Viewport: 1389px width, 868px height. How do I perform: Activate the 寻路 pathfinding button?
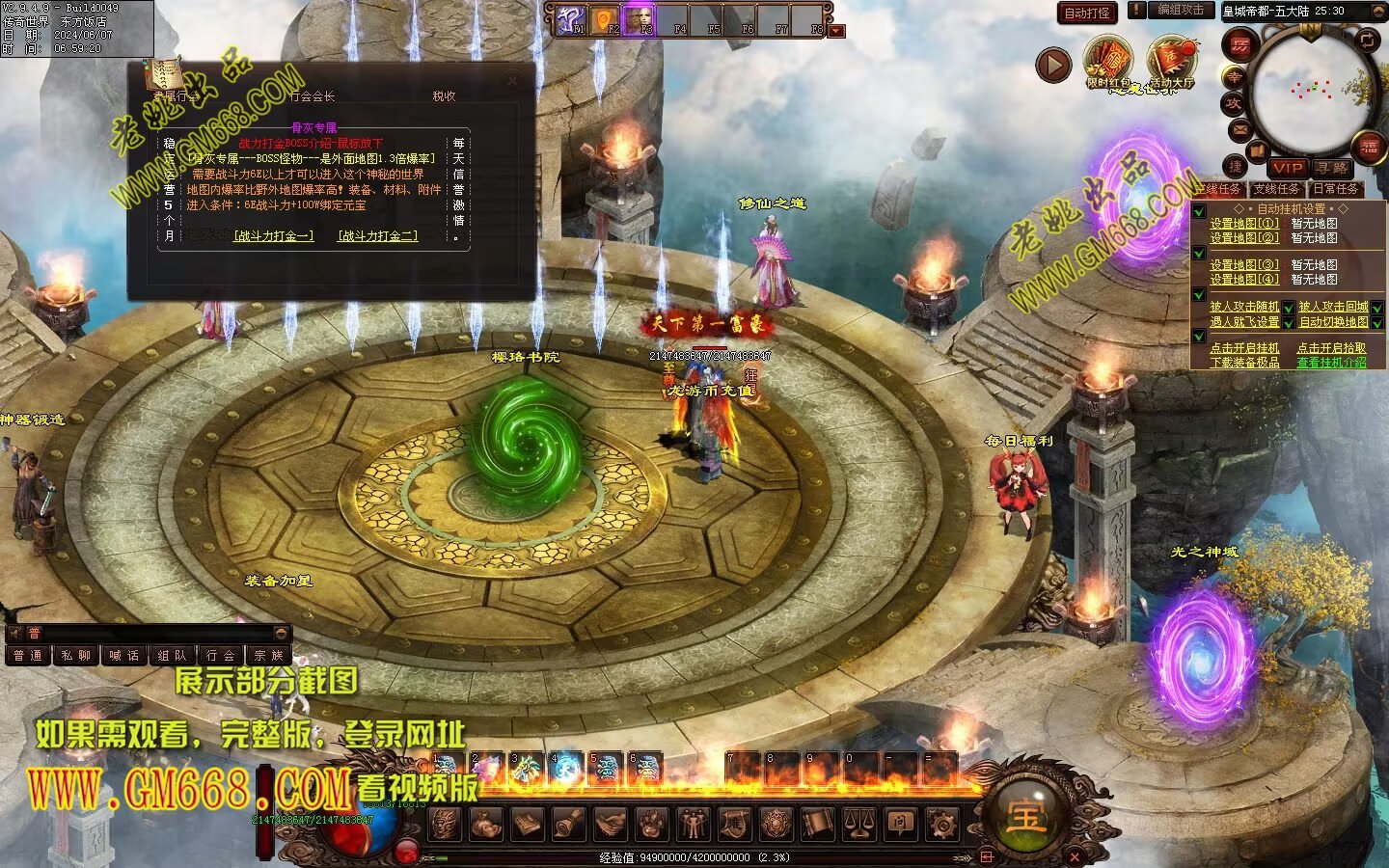[x=1332, y=168]
